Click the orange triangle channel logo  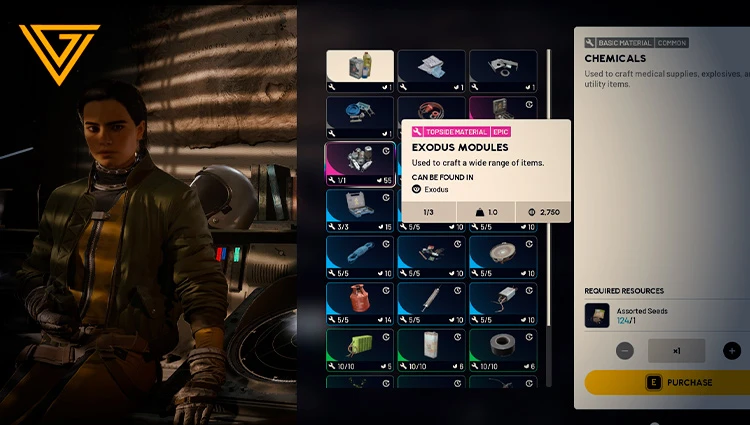pyautogui.click(x=59, y=54)
